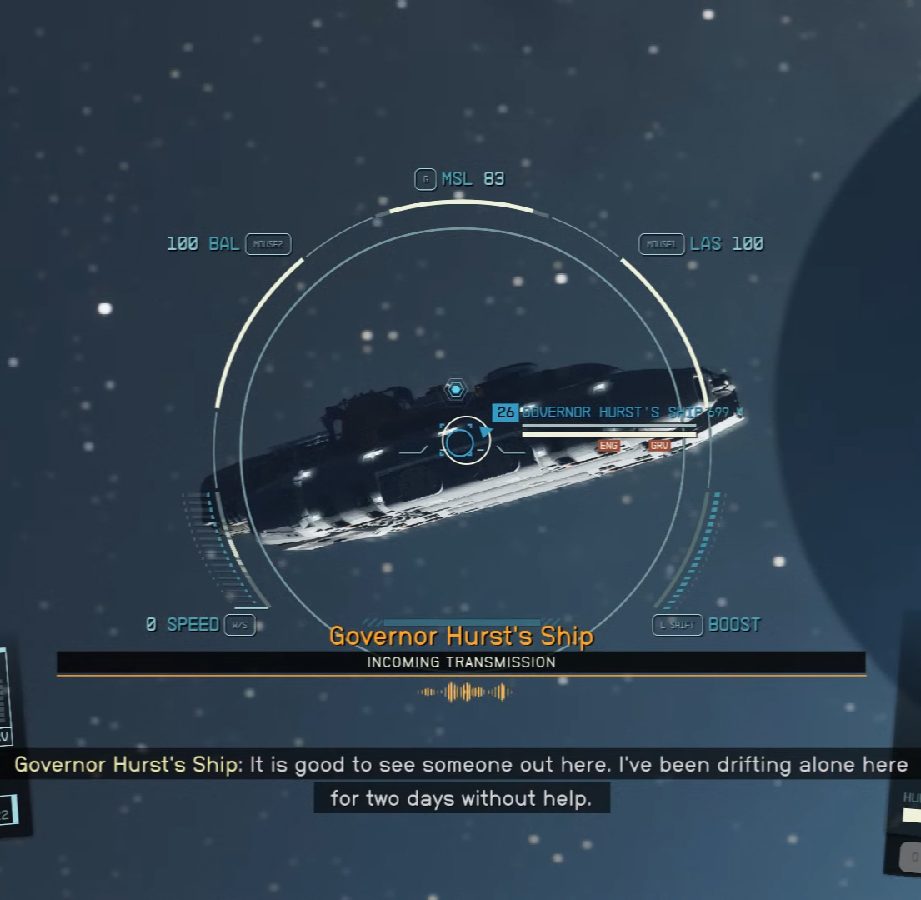Open the Incoming Transmission banner
This screenshot has width=921, height=900.
(x=461, y=662)
